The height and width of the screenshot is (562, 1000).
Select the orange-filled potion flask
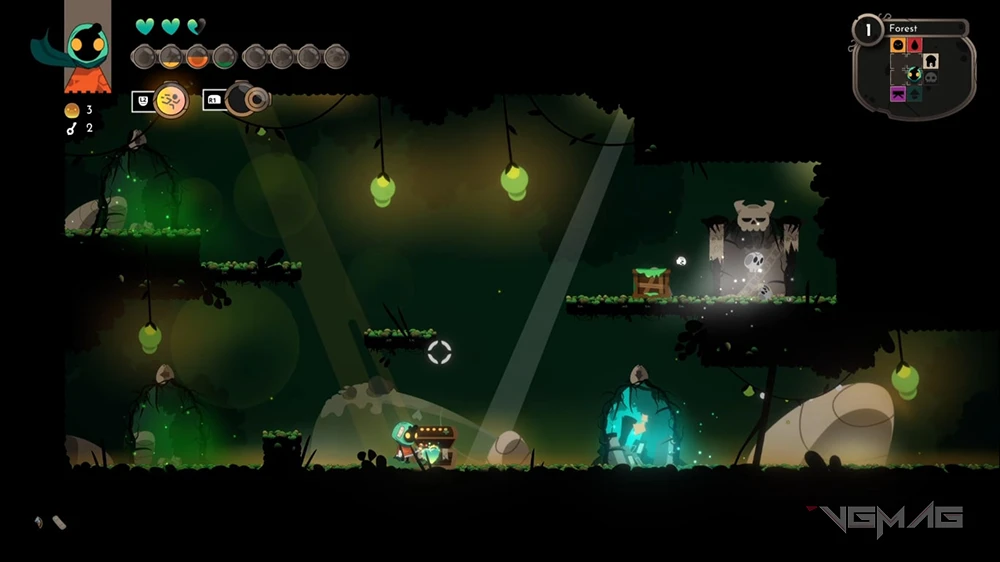pos(197,57)
